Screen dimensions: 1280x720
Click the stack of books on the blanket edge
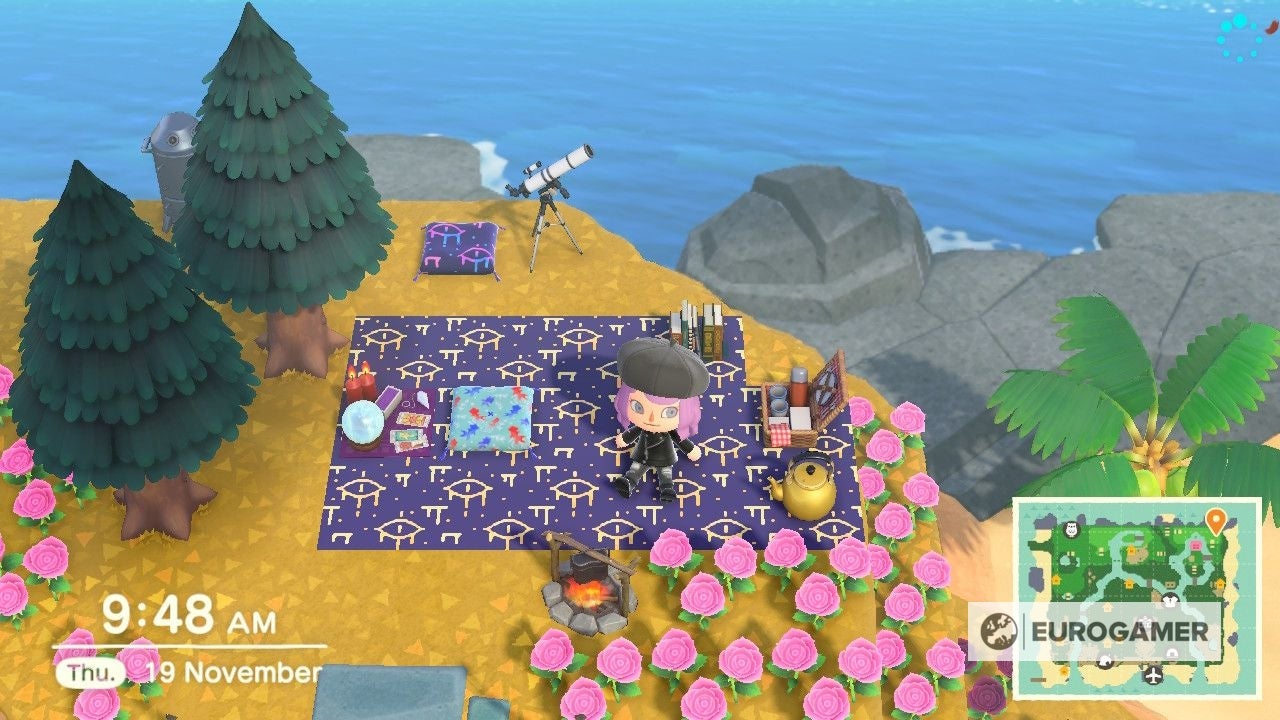(x=699, y=330)
